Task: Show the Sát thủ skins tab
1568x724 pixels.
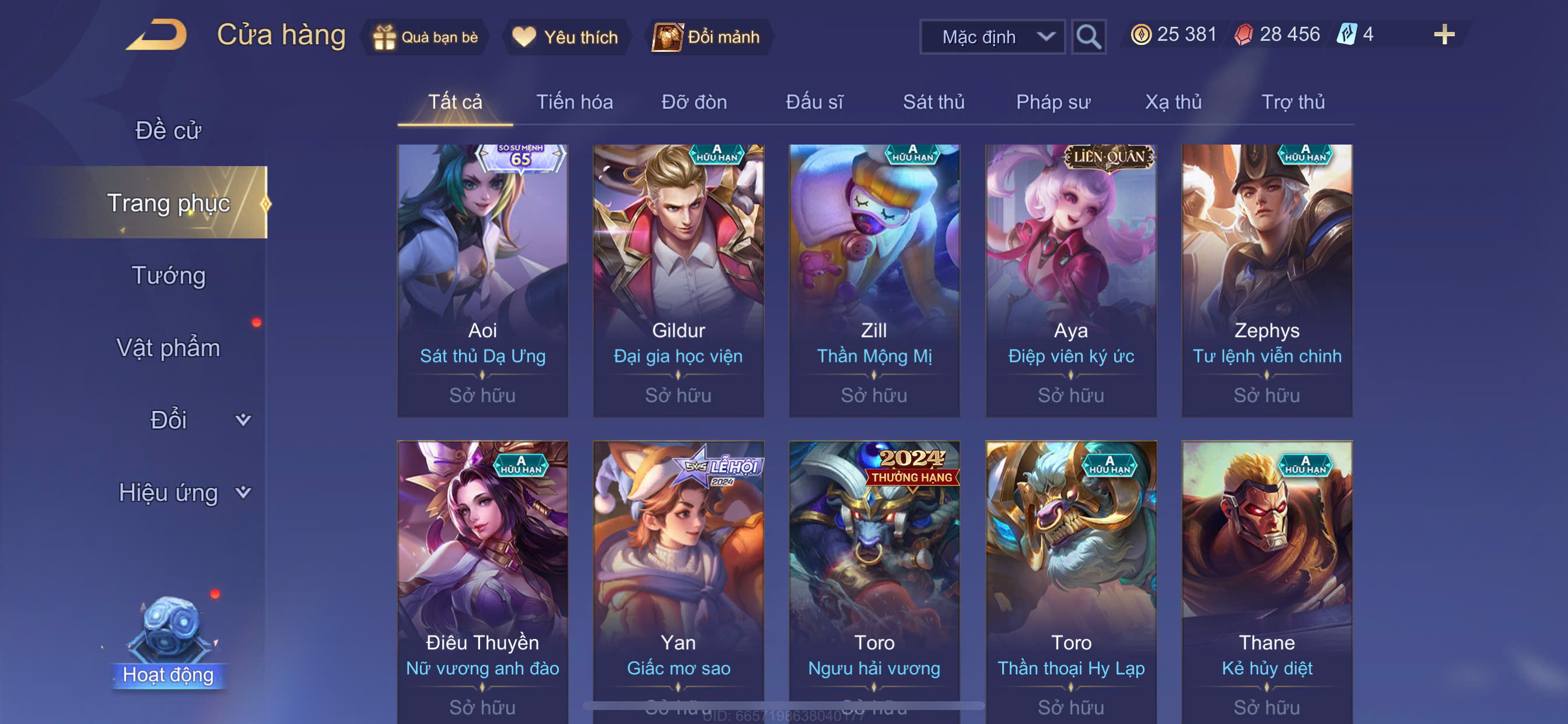Action: click(x=933, y=101)
